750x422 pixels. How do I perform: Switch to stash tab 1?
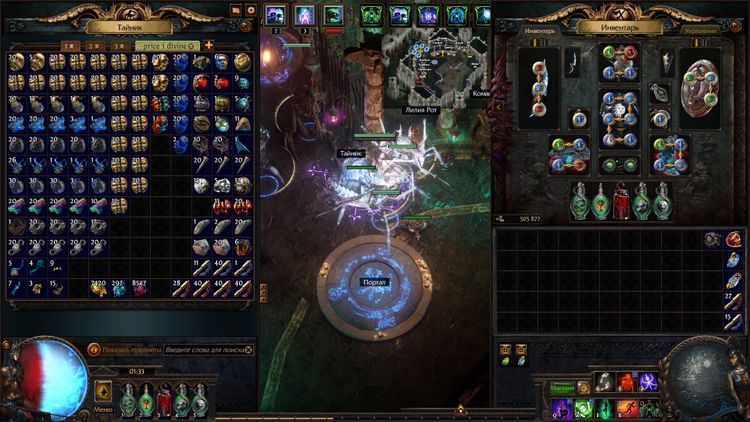(68, 45)
